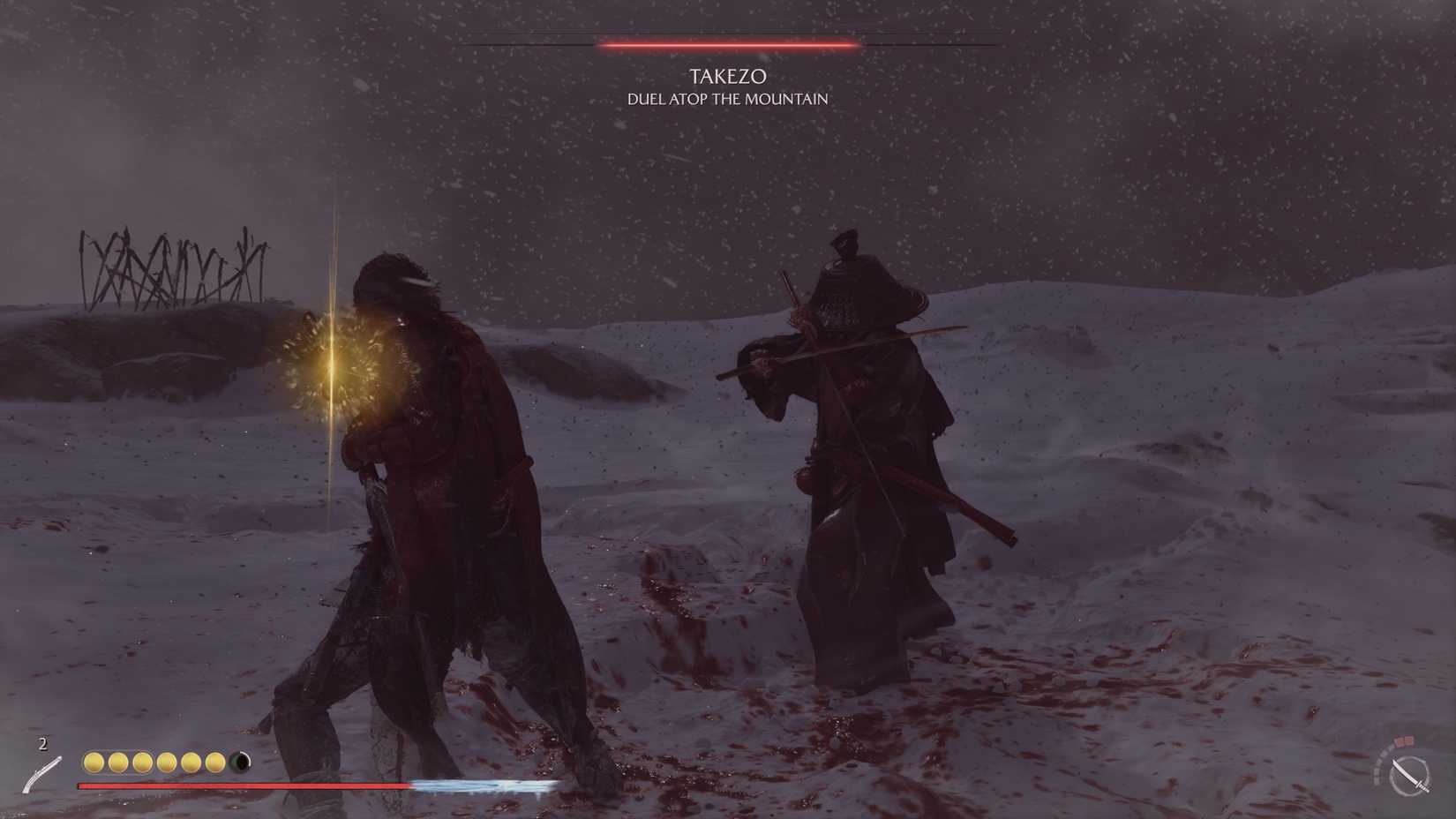Toggle the fourth resolve orb

coord(168,762)
